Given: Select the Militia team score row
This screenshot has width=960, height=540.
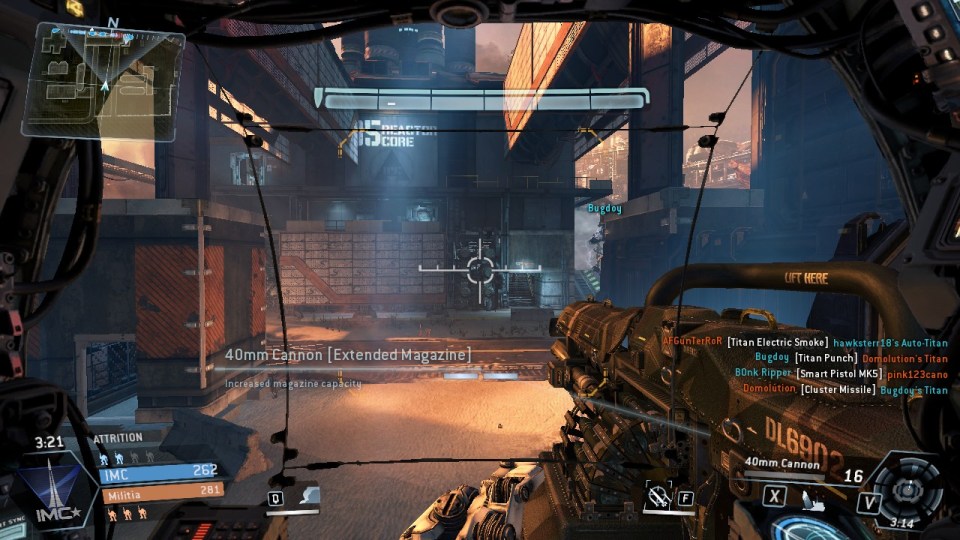Looking at the screenshot, I should [160, 492].
